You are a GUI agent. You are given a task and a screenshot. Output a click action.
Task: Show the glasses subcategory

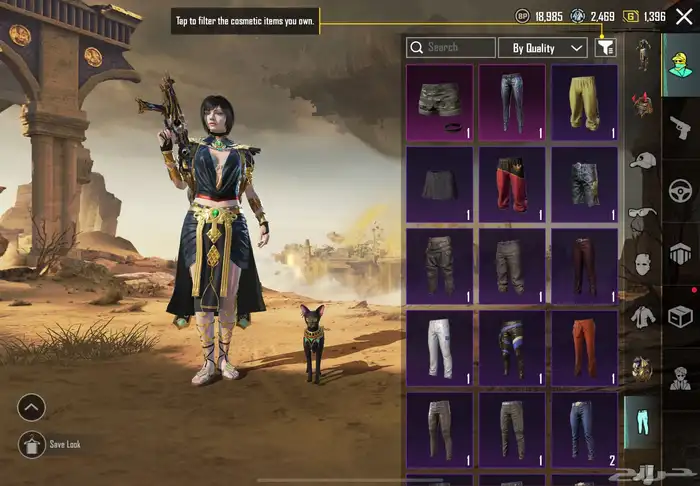coord(641,212)
